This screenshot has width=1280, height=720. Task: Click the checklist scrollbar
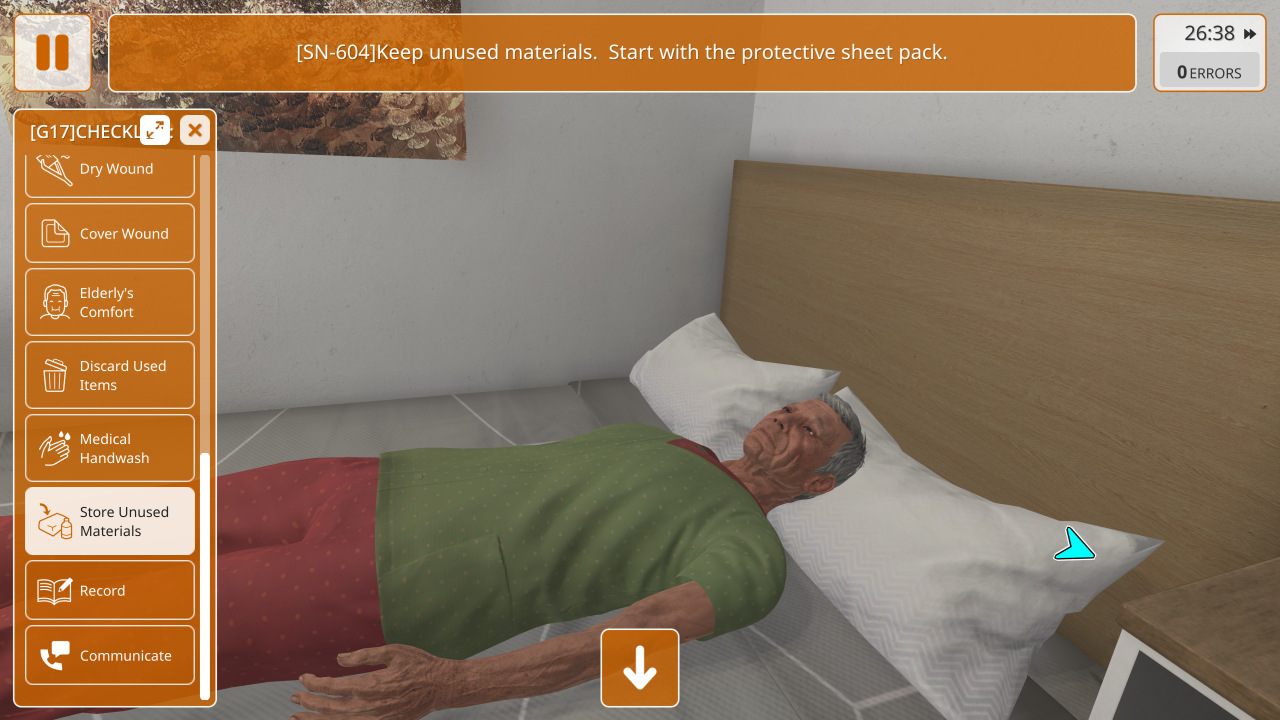pyautogui.click(x=205, y=575)
